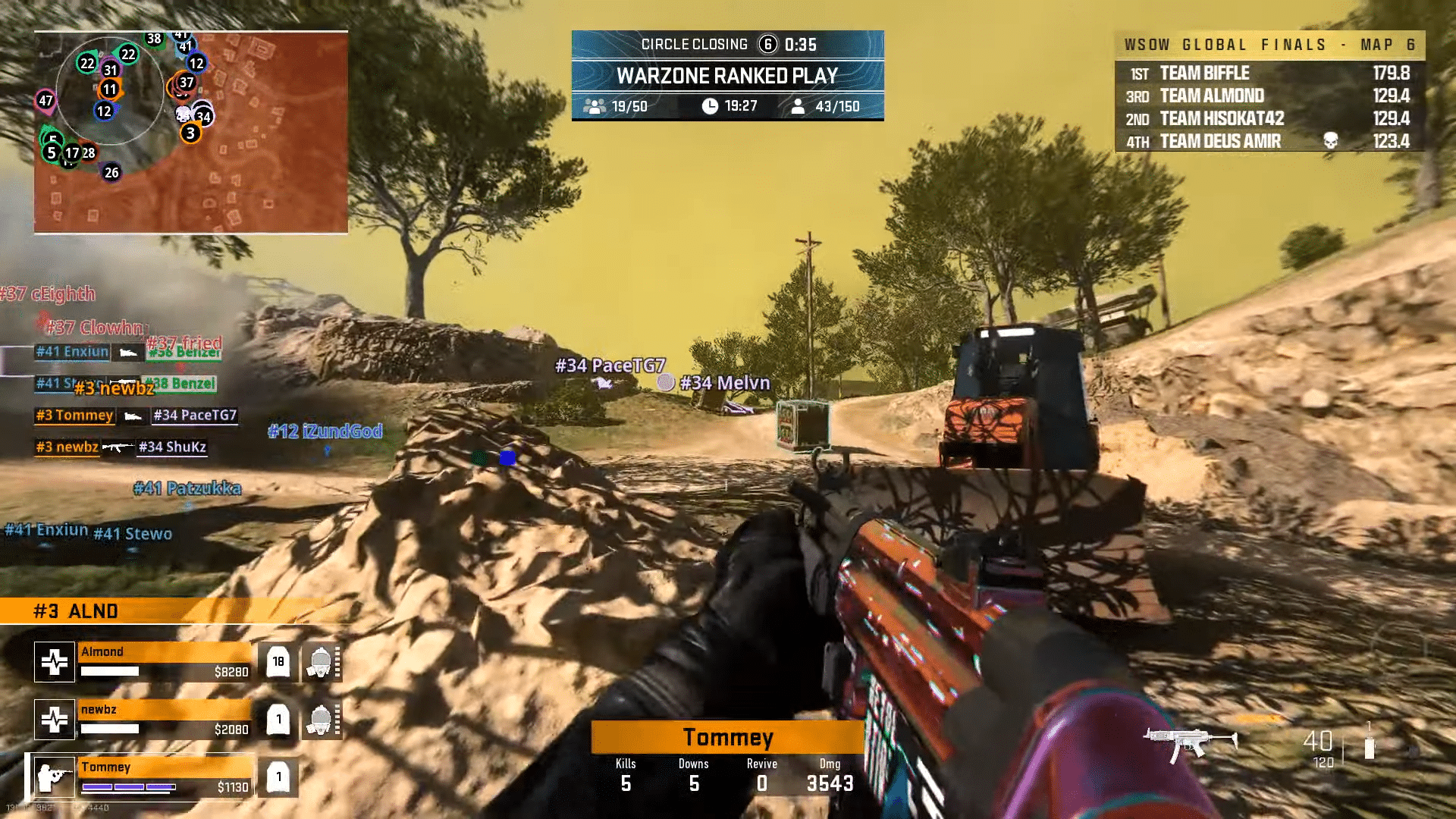Click the circled 6 badge in the Circle Closing timer
This screenshot has width=1456, height=819.
768,44
